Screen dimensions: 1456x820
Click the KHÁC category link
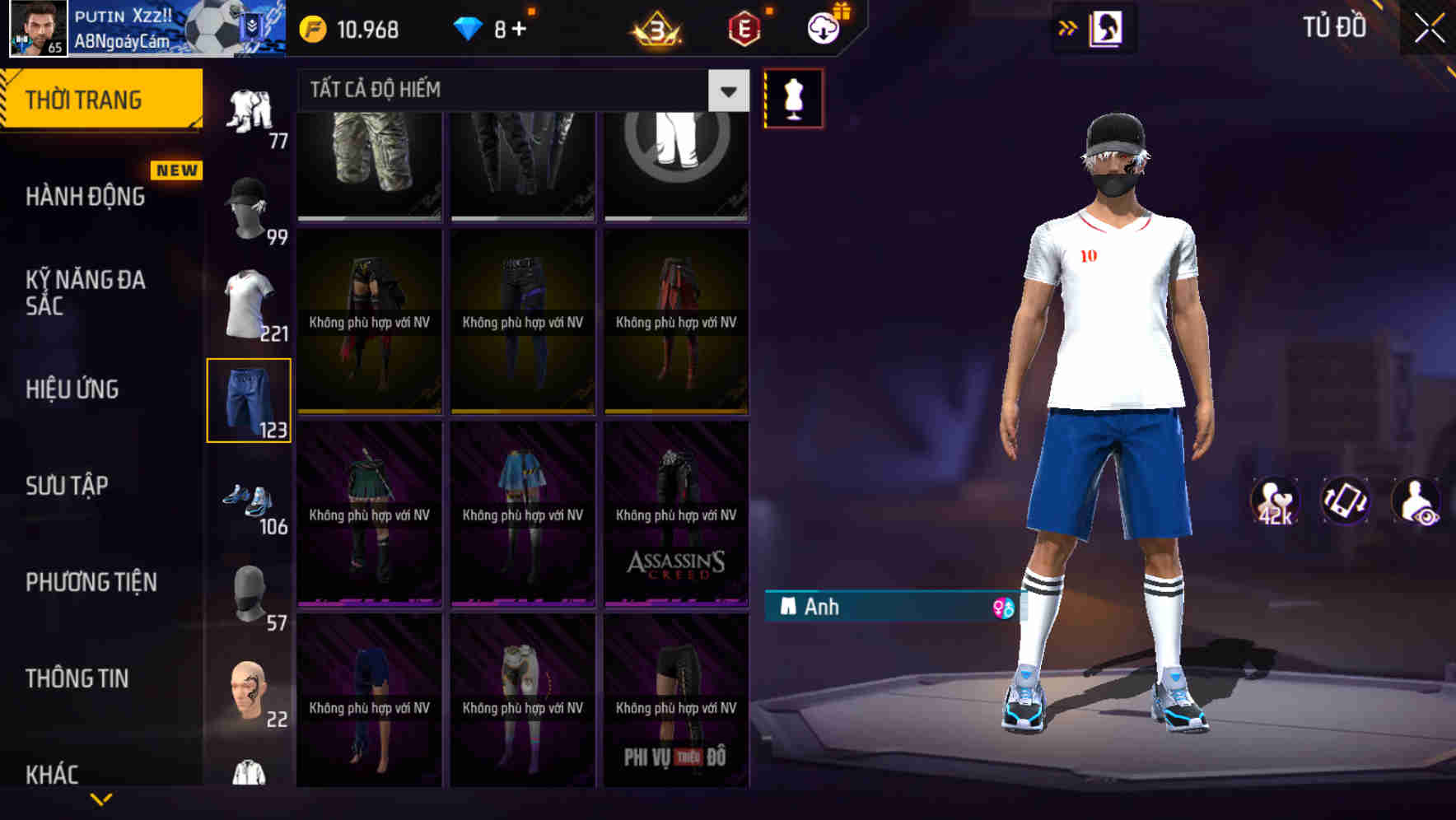click(53, 774)
